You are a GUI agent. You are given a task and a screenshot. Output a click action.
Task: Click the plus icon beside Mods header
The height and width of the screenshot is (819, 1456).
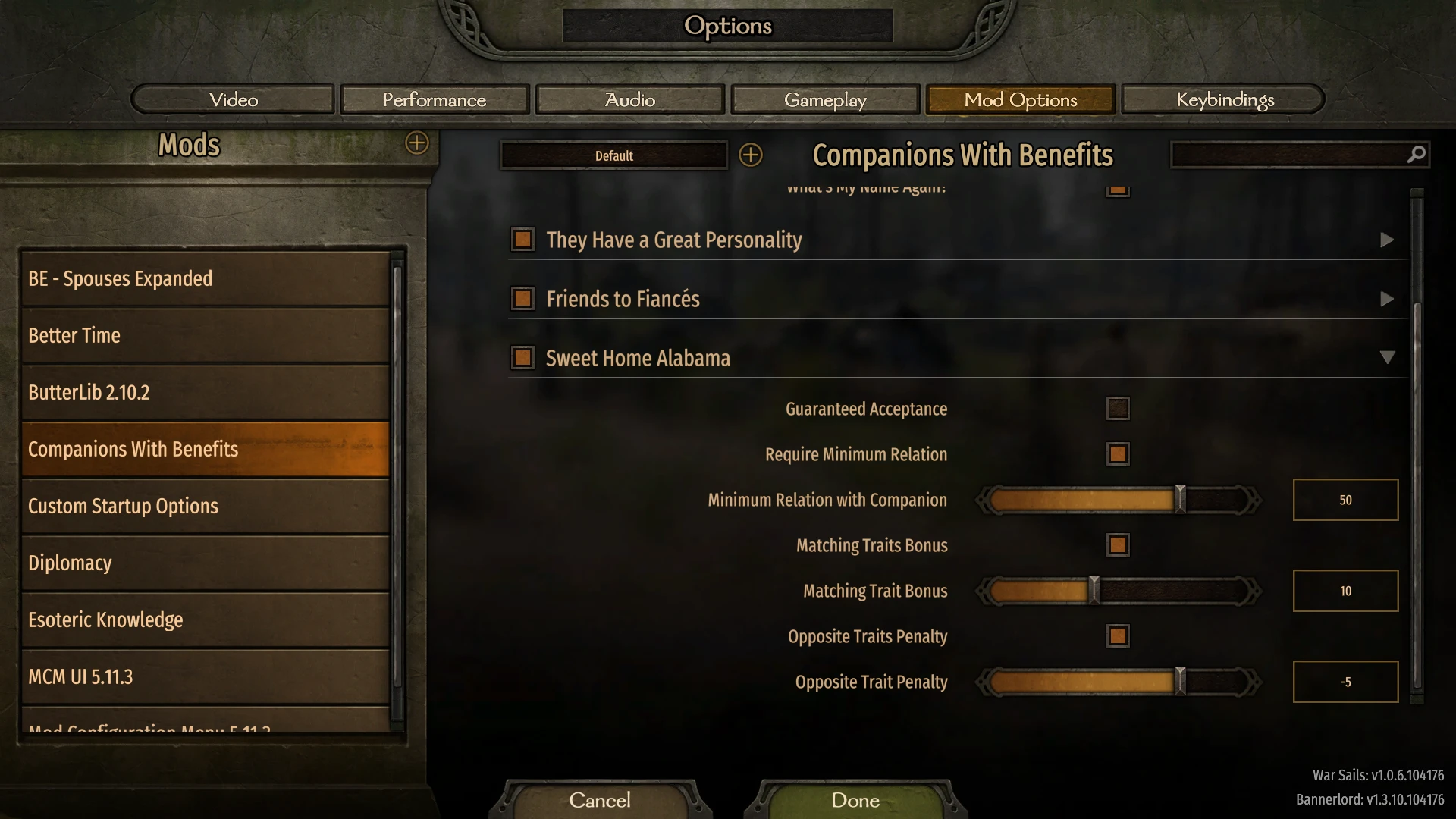pyautogui.click(x=416, y=144)
